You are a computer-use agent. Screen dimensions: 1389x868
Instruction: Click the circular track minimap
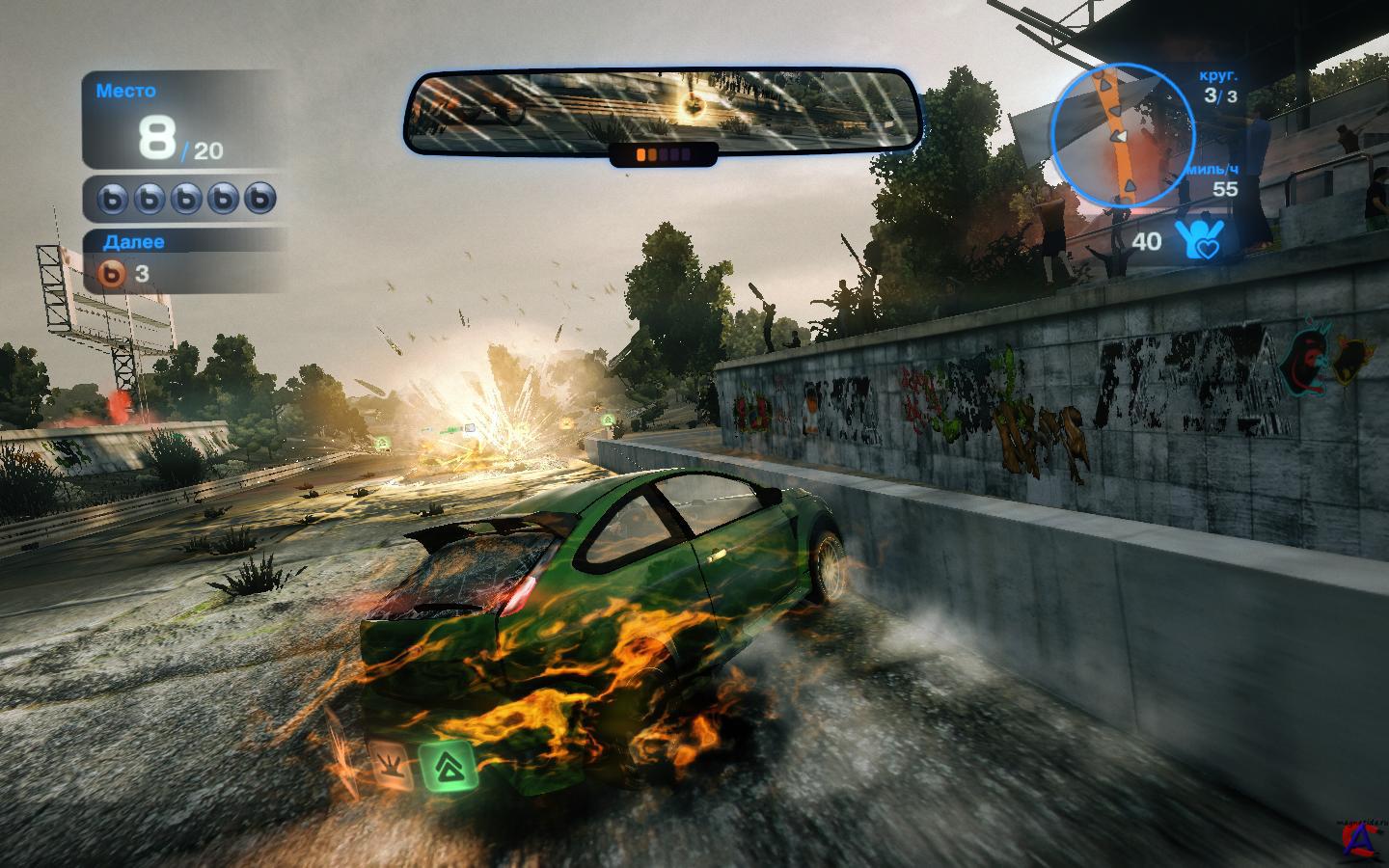(x=1121, y=132)
